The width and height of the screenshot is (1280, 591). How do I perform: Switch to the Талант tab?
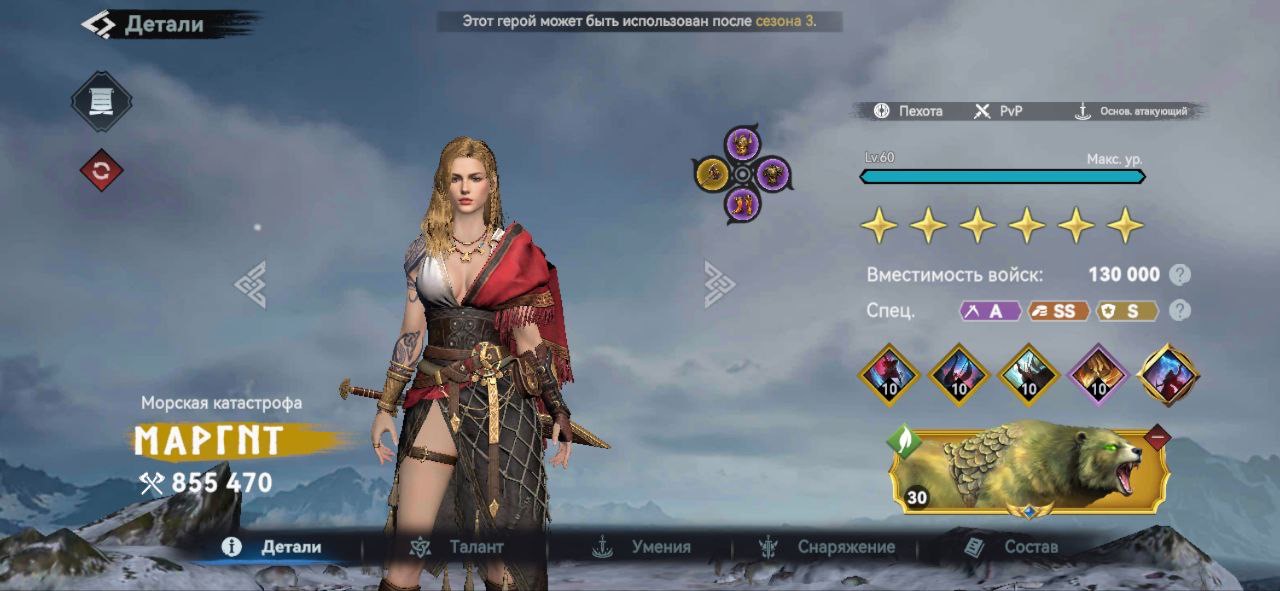coord(458,547)
